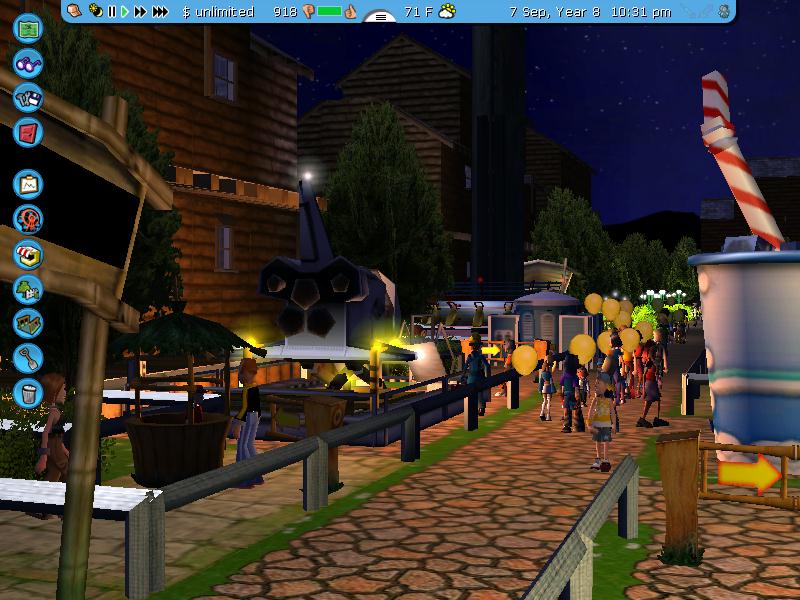This screenshot has height=600, width=800.
Task: Open the view options glasses icon
Action: tap(27, 63)
